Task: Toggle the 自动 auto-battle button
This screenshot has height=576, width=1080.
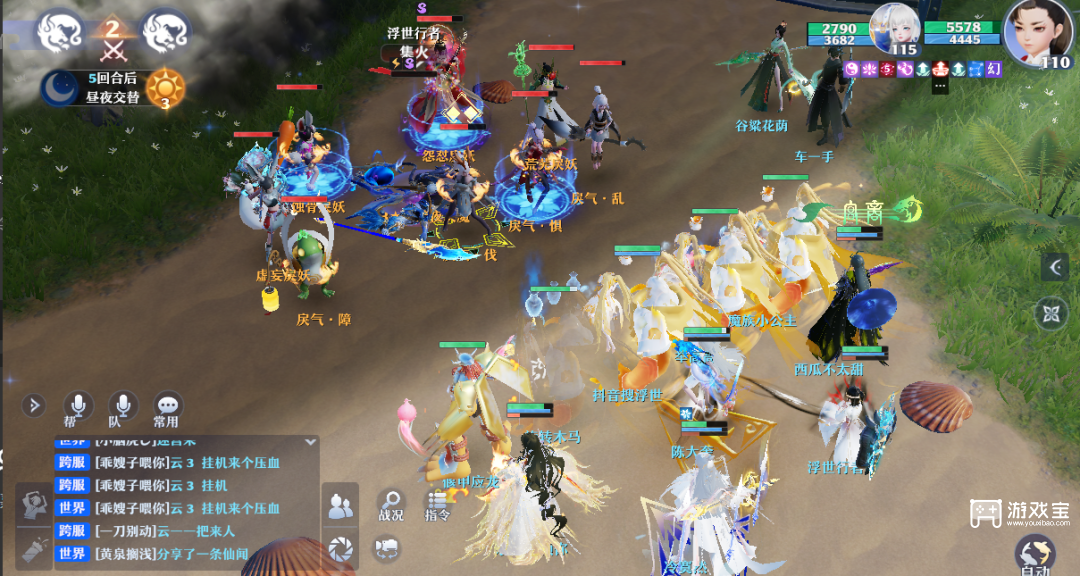Action: 1034,555
